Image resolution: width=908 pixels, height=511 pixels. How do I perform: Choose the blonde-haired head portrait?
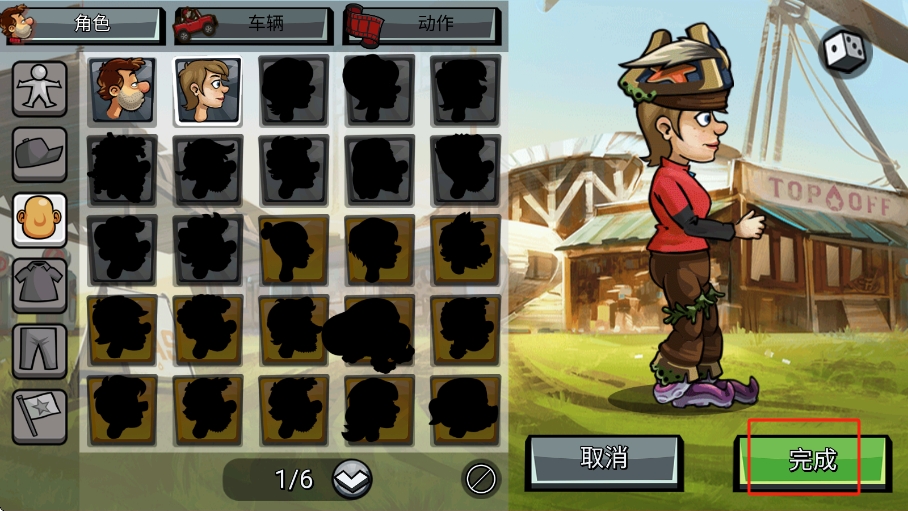click(208, 90)
